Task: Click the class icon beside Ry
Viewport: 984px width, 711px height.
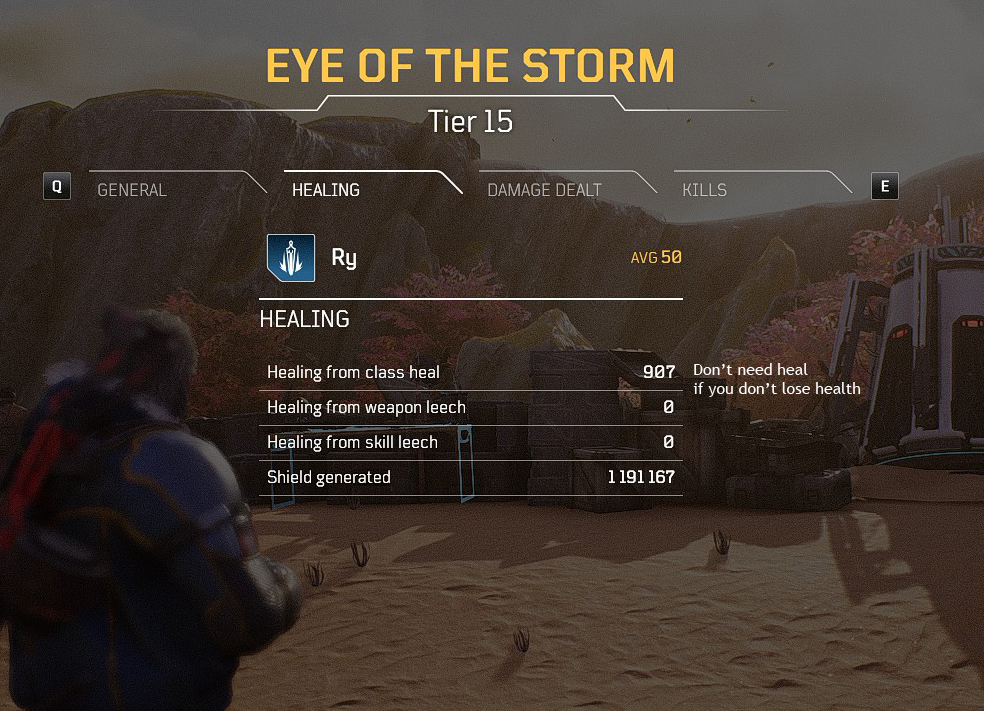Action: (x=291, y=258)
